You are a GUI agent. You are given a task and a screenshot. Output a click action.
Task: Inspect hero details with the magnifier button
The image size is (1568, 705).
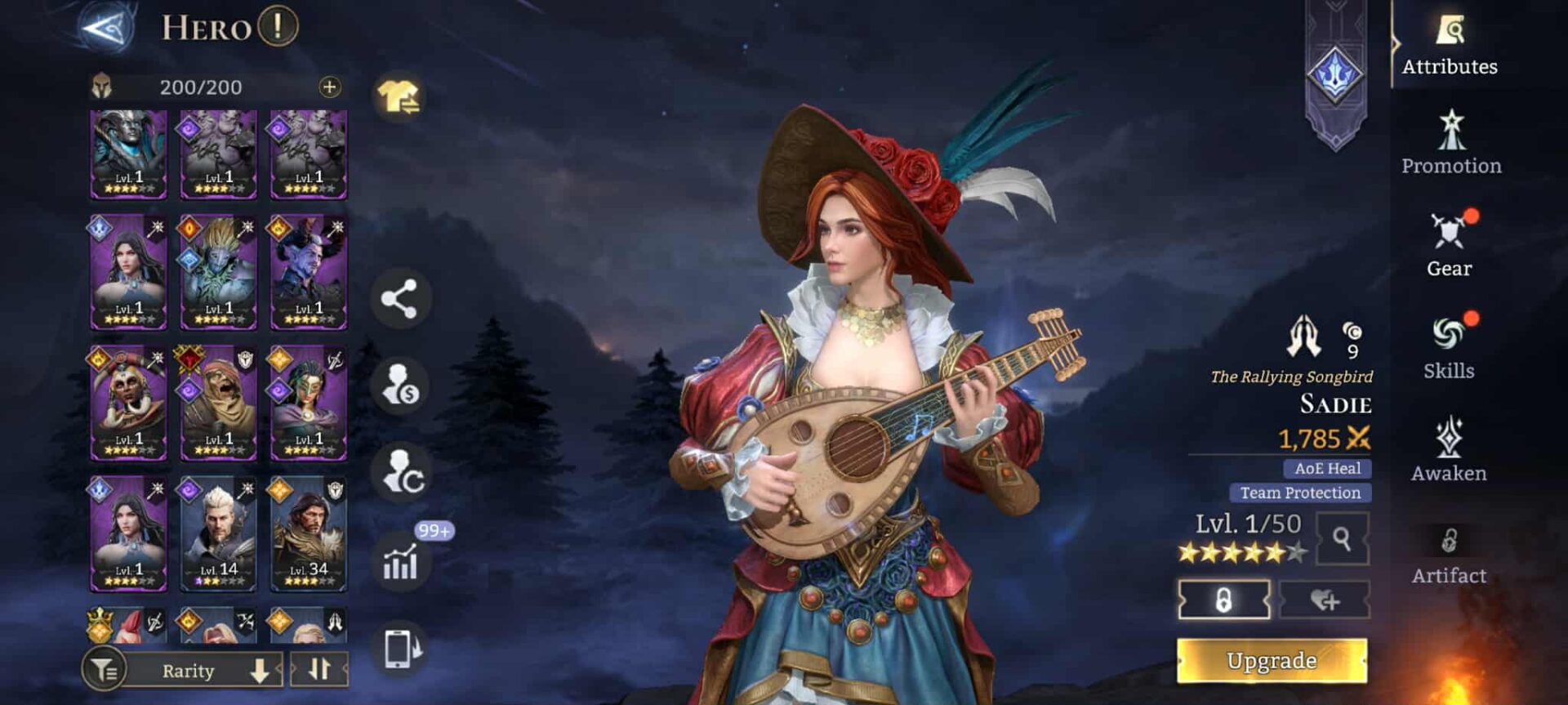click(1342, 538)
